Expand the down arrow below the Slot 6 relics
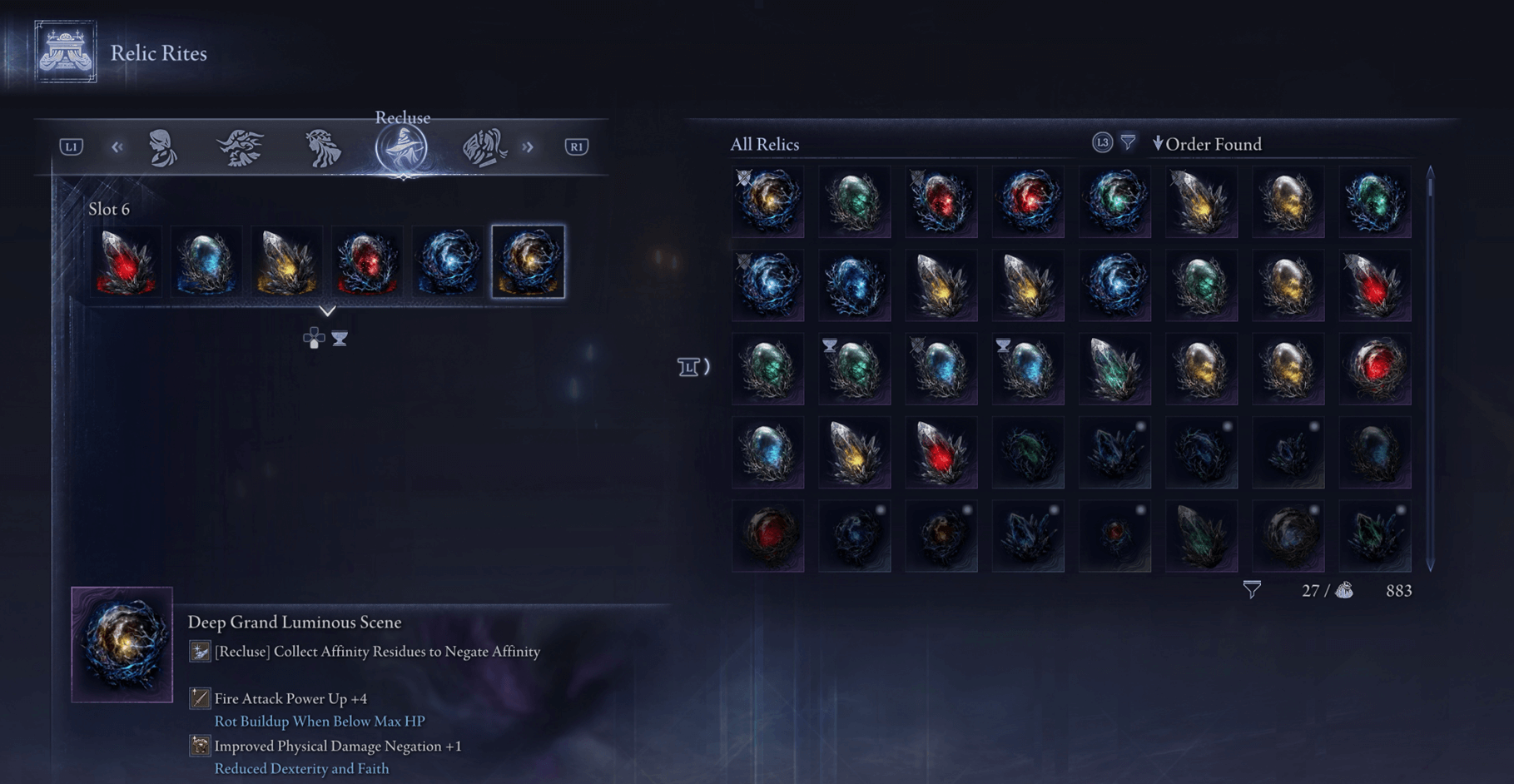This screenshot has height=784, width=1514. click(330, 311)
